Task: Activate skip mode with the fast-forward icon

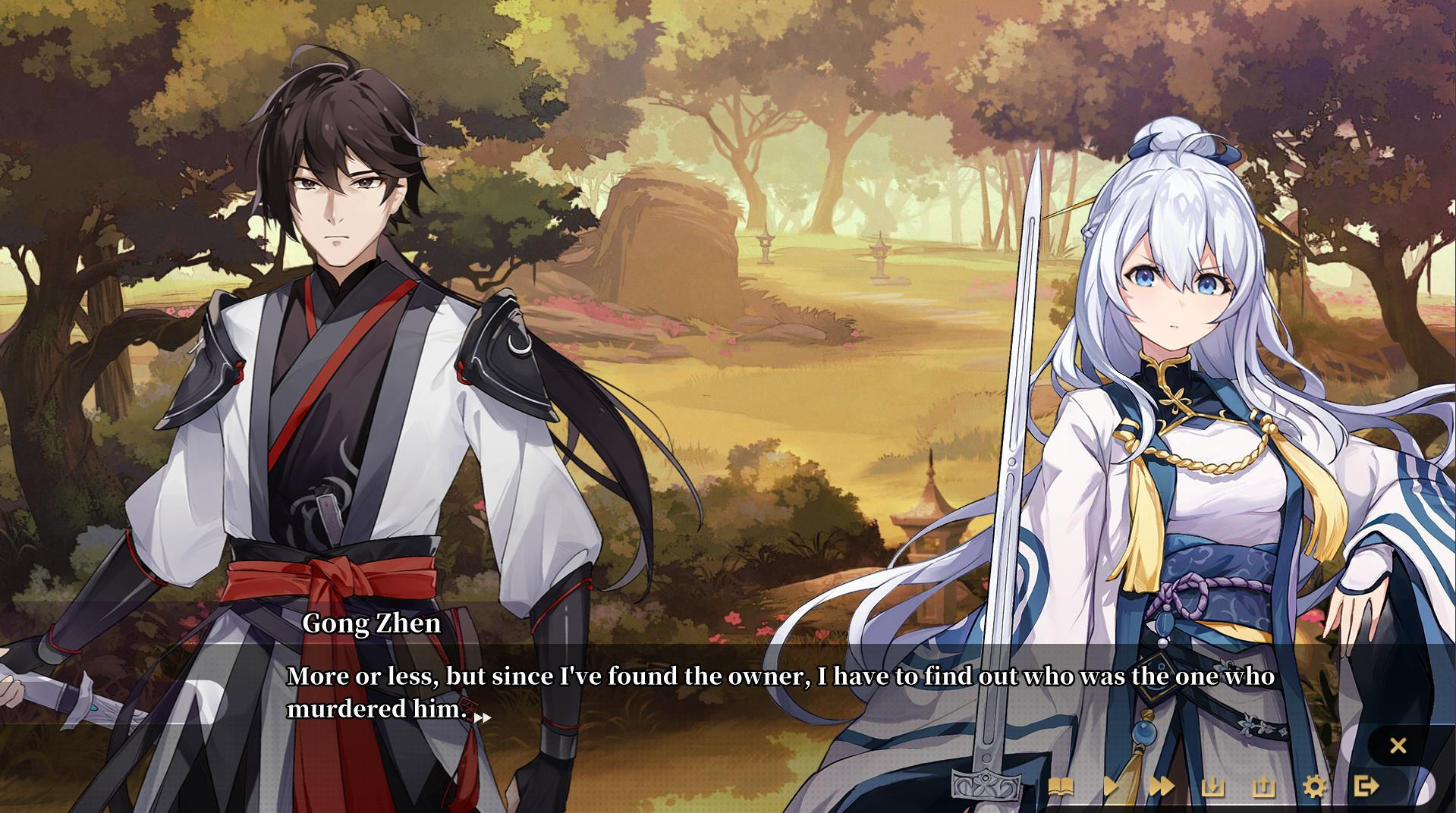Action: (1162, 786)
